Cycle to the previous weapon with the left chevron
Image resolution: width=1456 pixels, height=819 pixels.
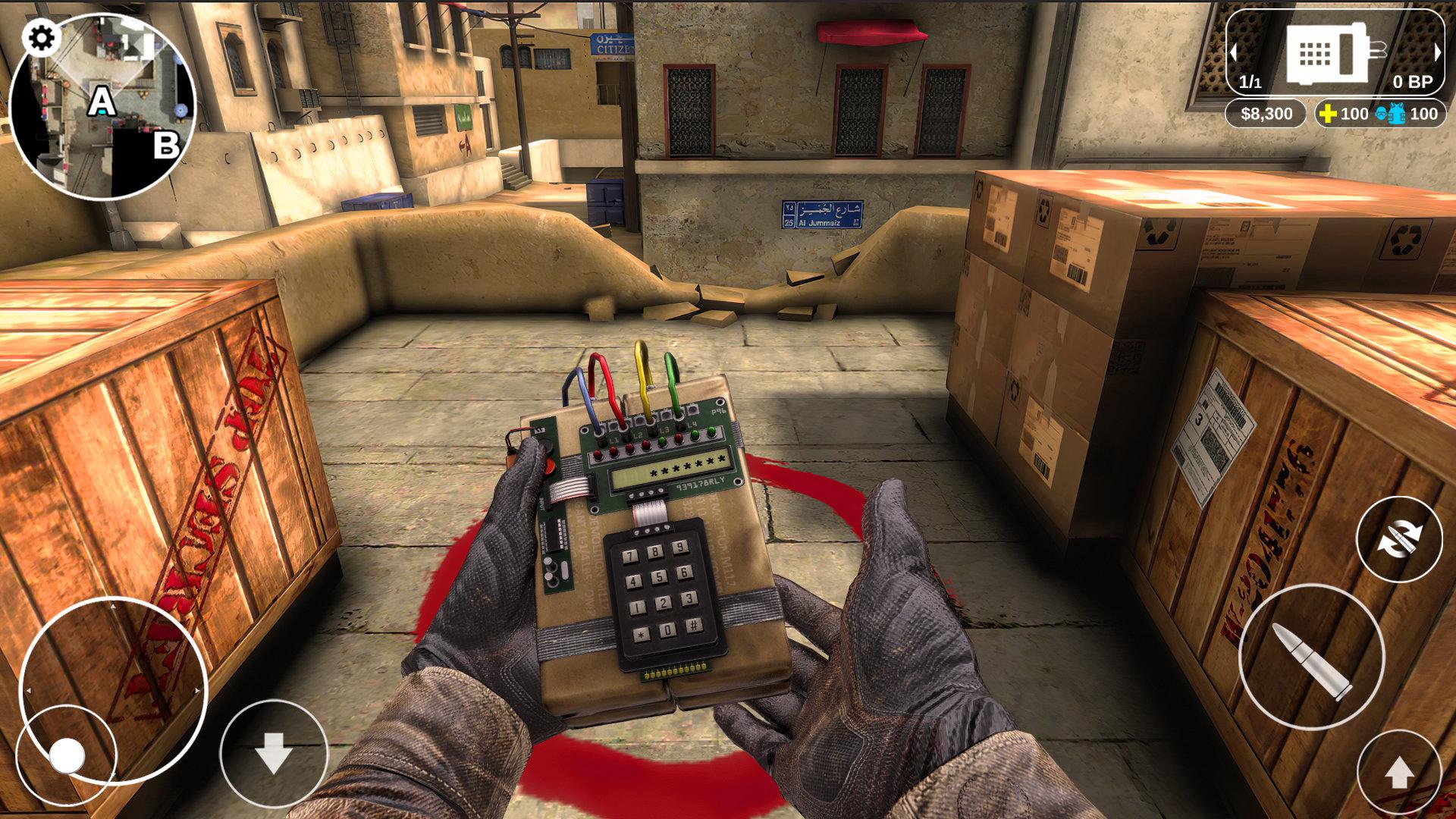coord(1235,53)
